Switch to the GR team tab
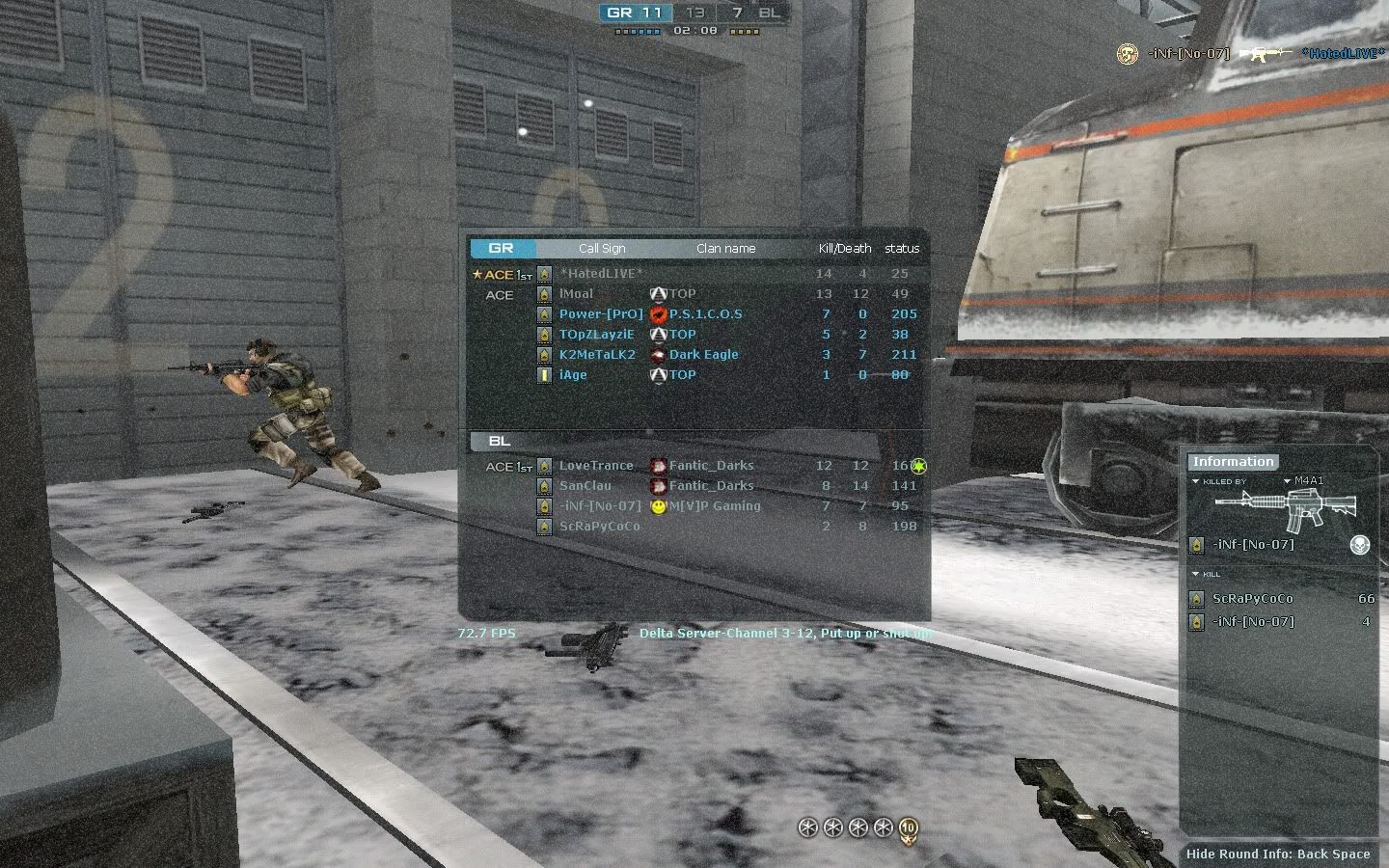This screenshot has height=868, width=1389. (x=502, y=248)
